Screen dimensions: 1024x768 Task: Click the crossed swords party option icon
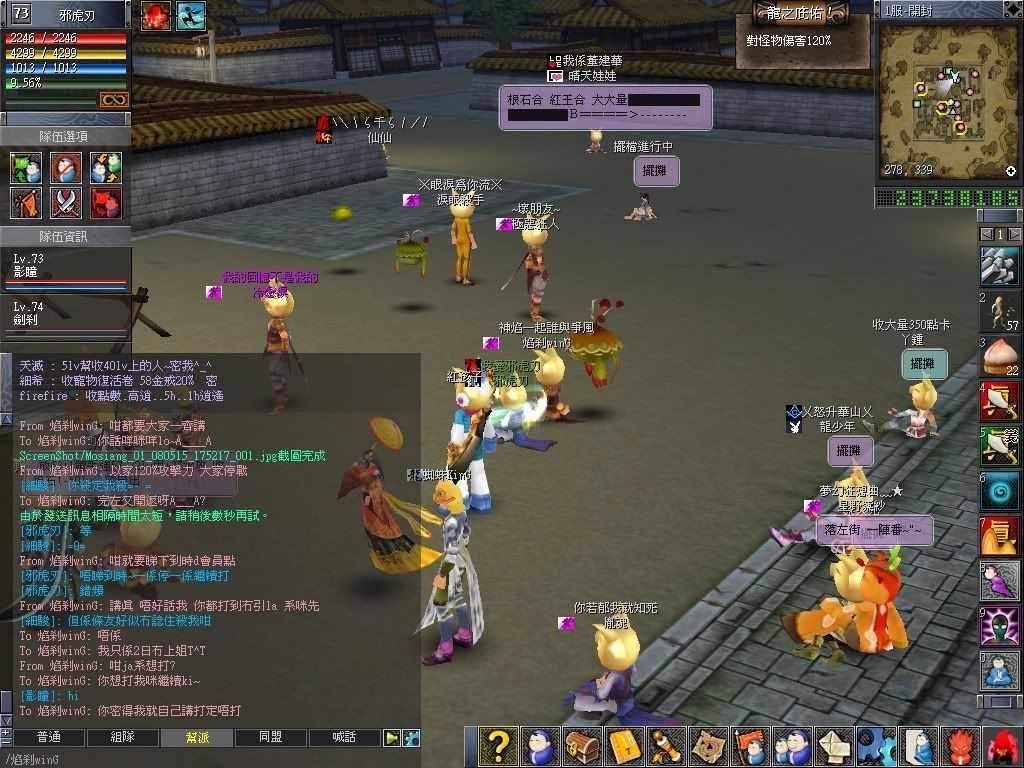click(x=66, y=203)
